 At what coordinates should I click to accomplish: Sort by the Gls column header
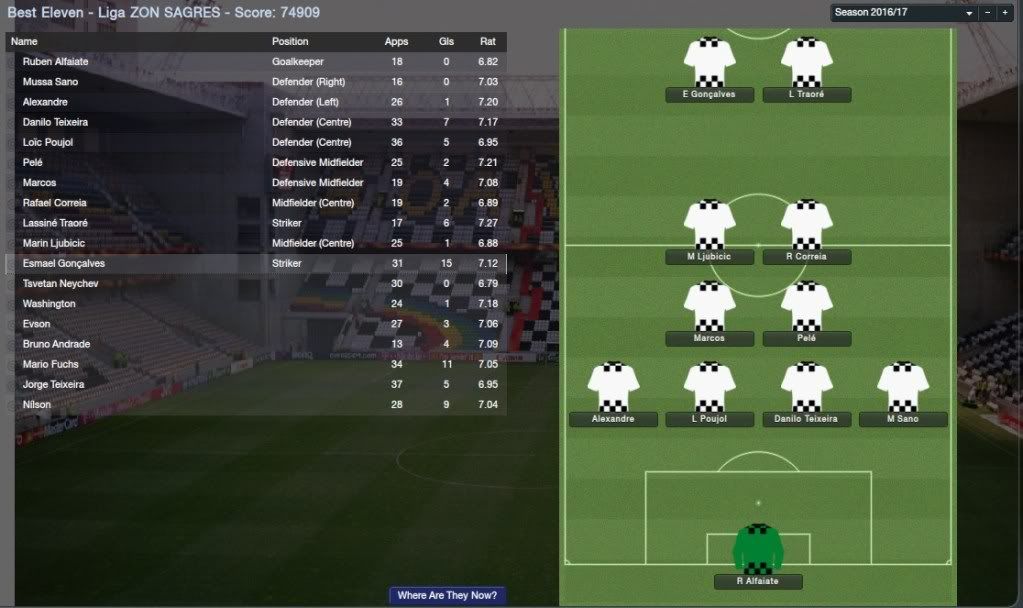pyautogui.click(x=446, y=42)
